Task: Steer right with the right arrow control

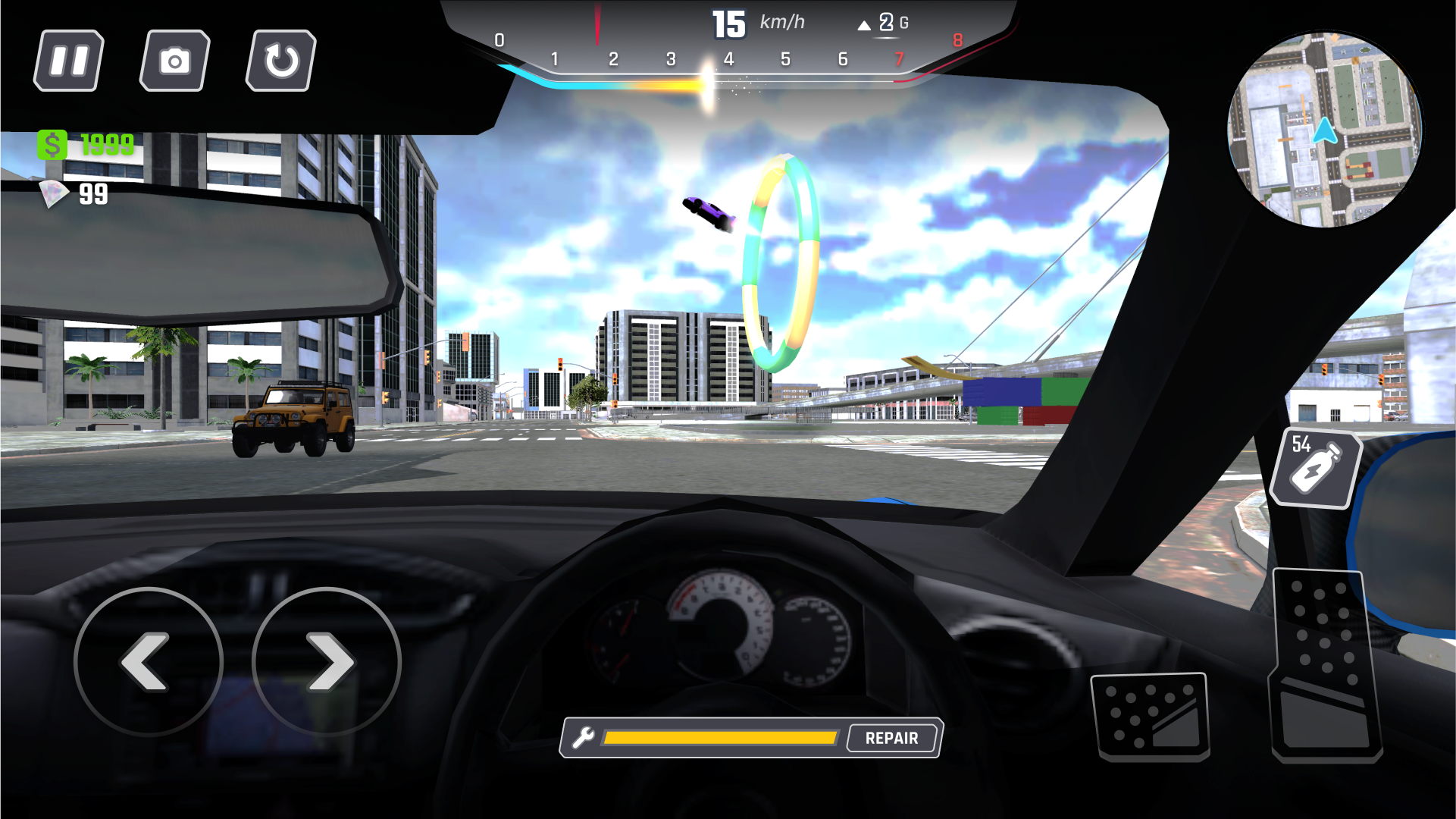Action: [329, 663]
